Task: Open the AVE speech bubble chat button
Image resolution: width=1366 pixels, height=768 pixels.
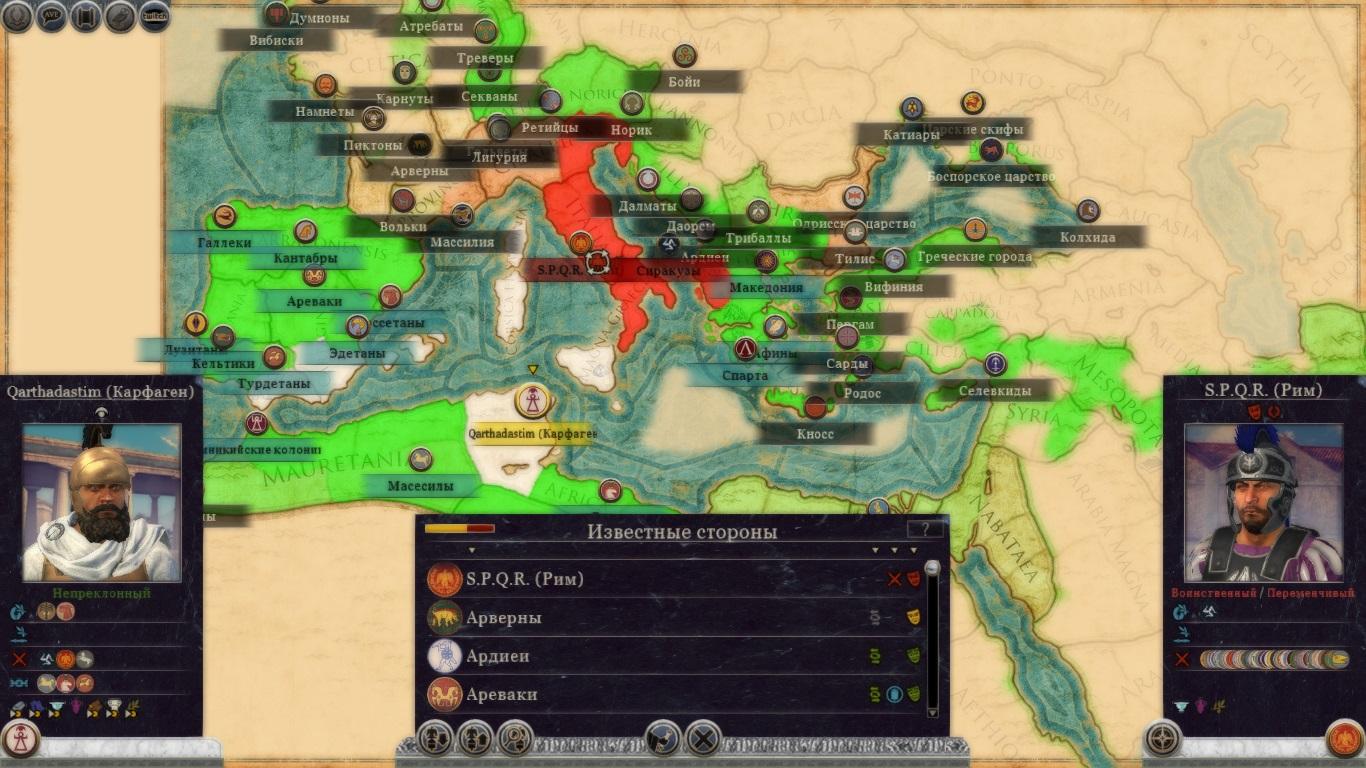Action: coord(51,16)
